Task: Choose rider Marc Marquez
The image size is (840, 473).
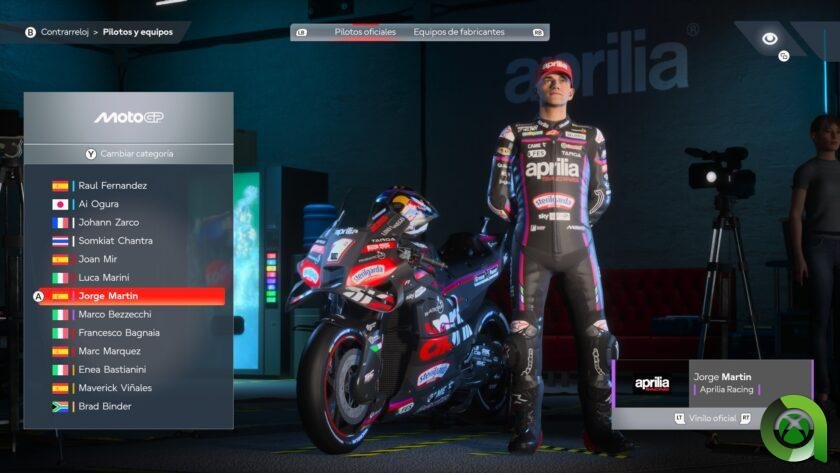Action: [x=109, y=351]
